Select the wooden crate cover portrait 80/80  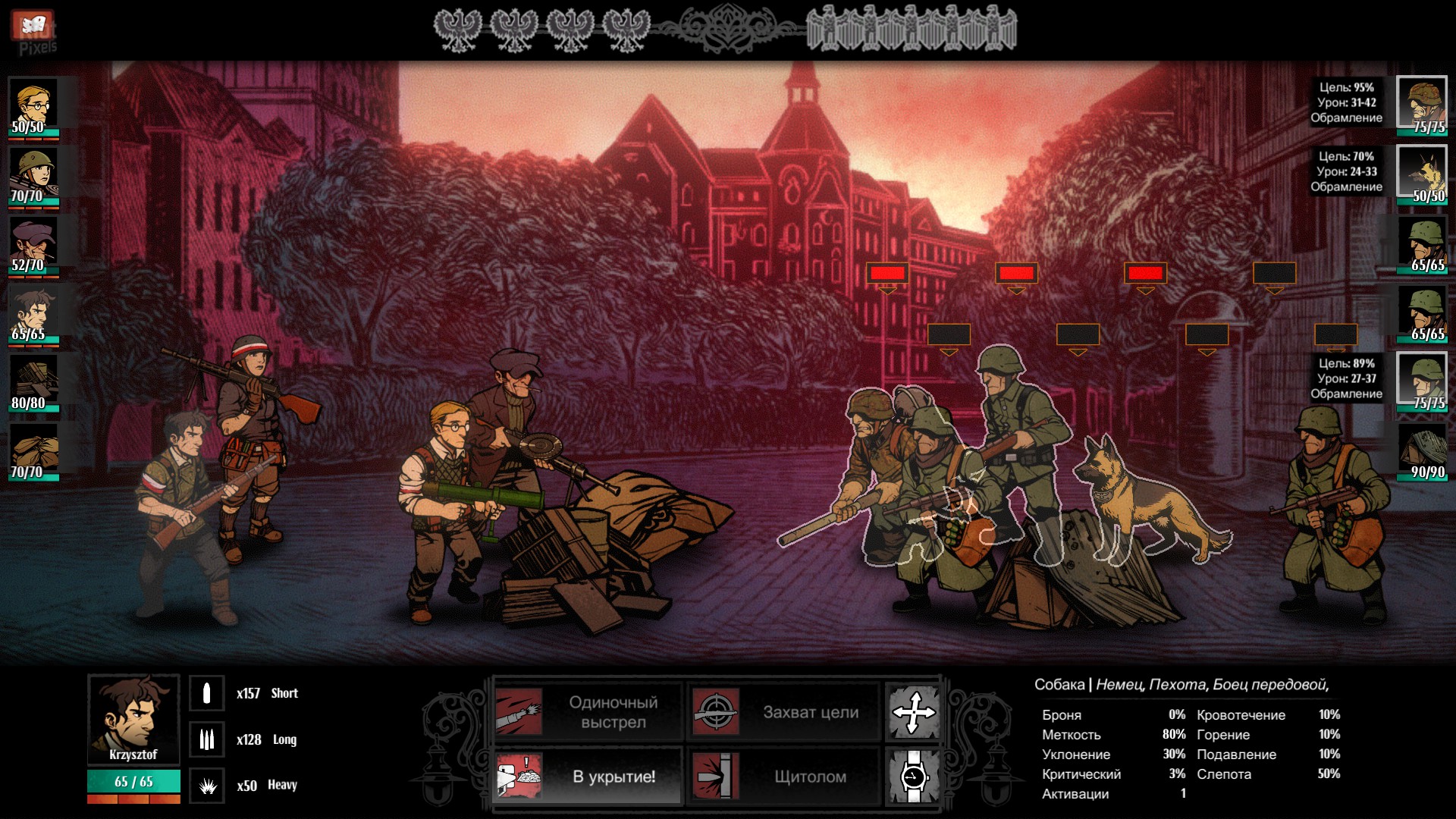(x=33, y=381)
